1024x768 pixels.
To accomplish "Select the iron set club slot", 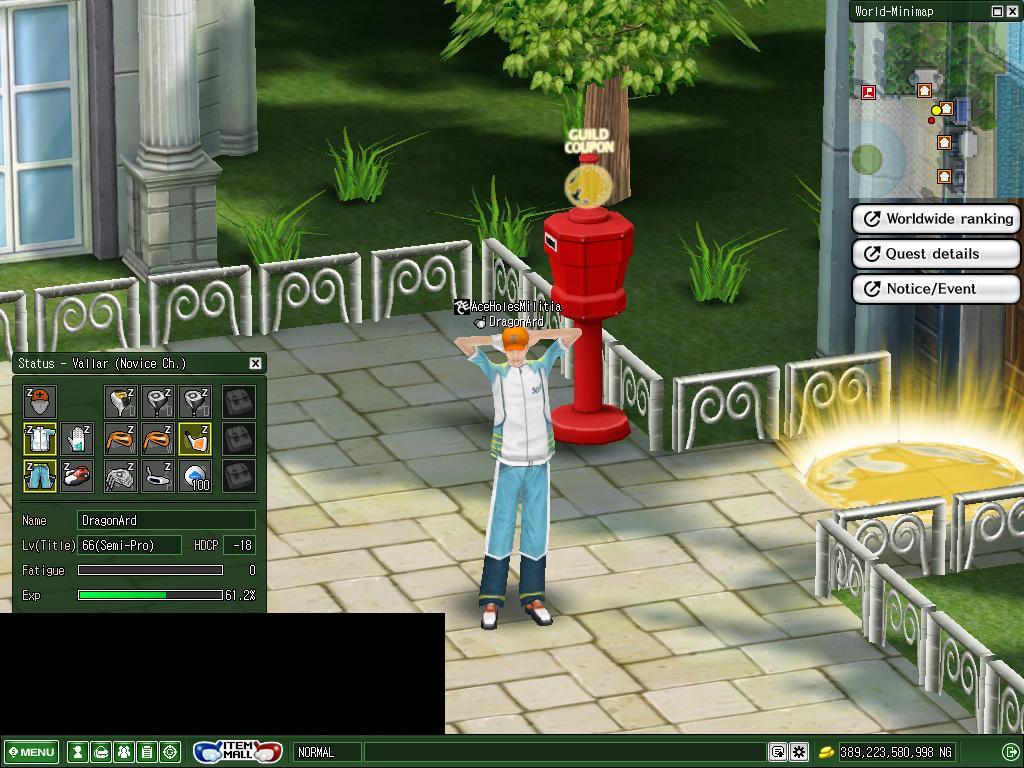I will coord(120,476).
